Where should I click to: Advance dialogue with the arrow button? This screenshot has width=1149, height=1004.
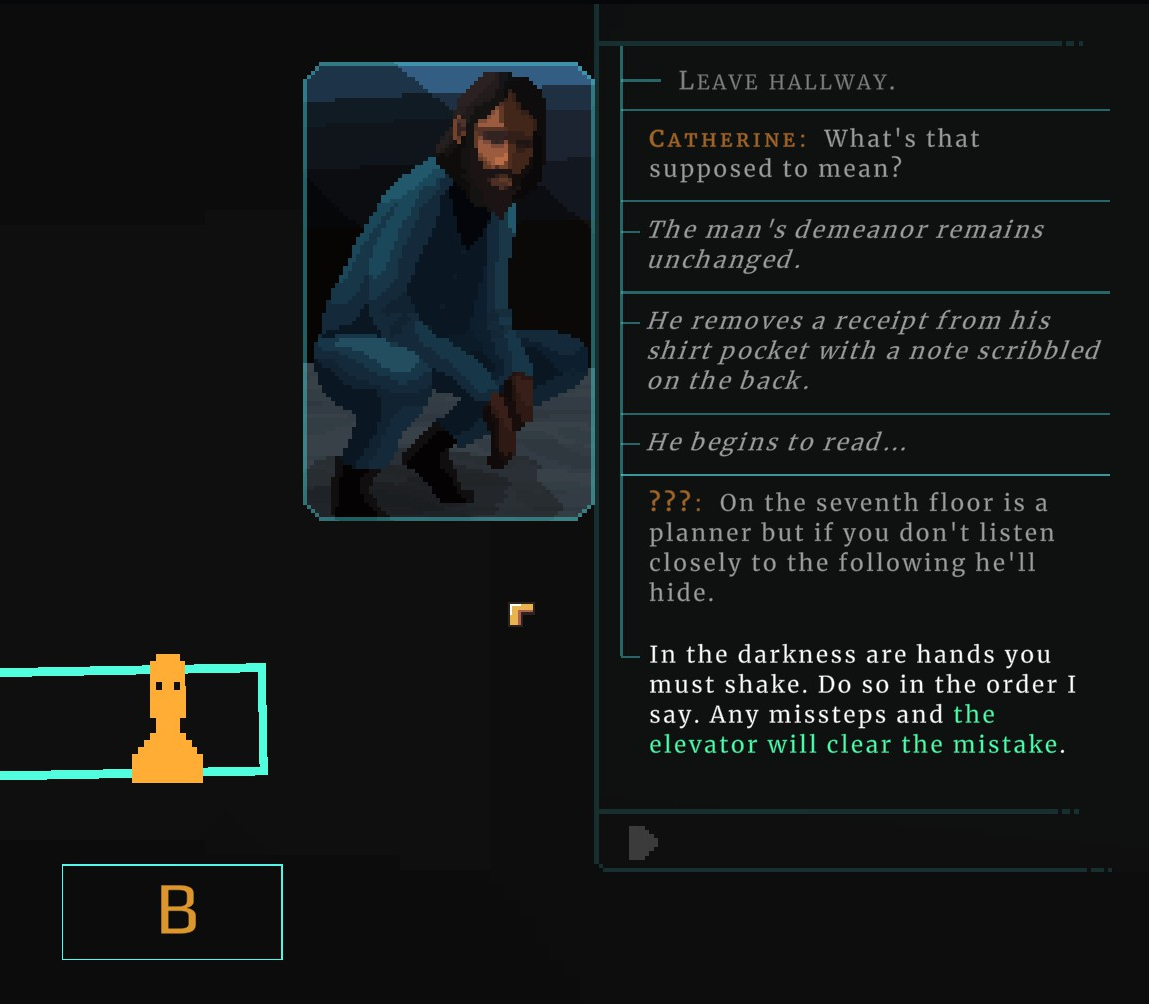pyautogui.click(x=643, y=843)
